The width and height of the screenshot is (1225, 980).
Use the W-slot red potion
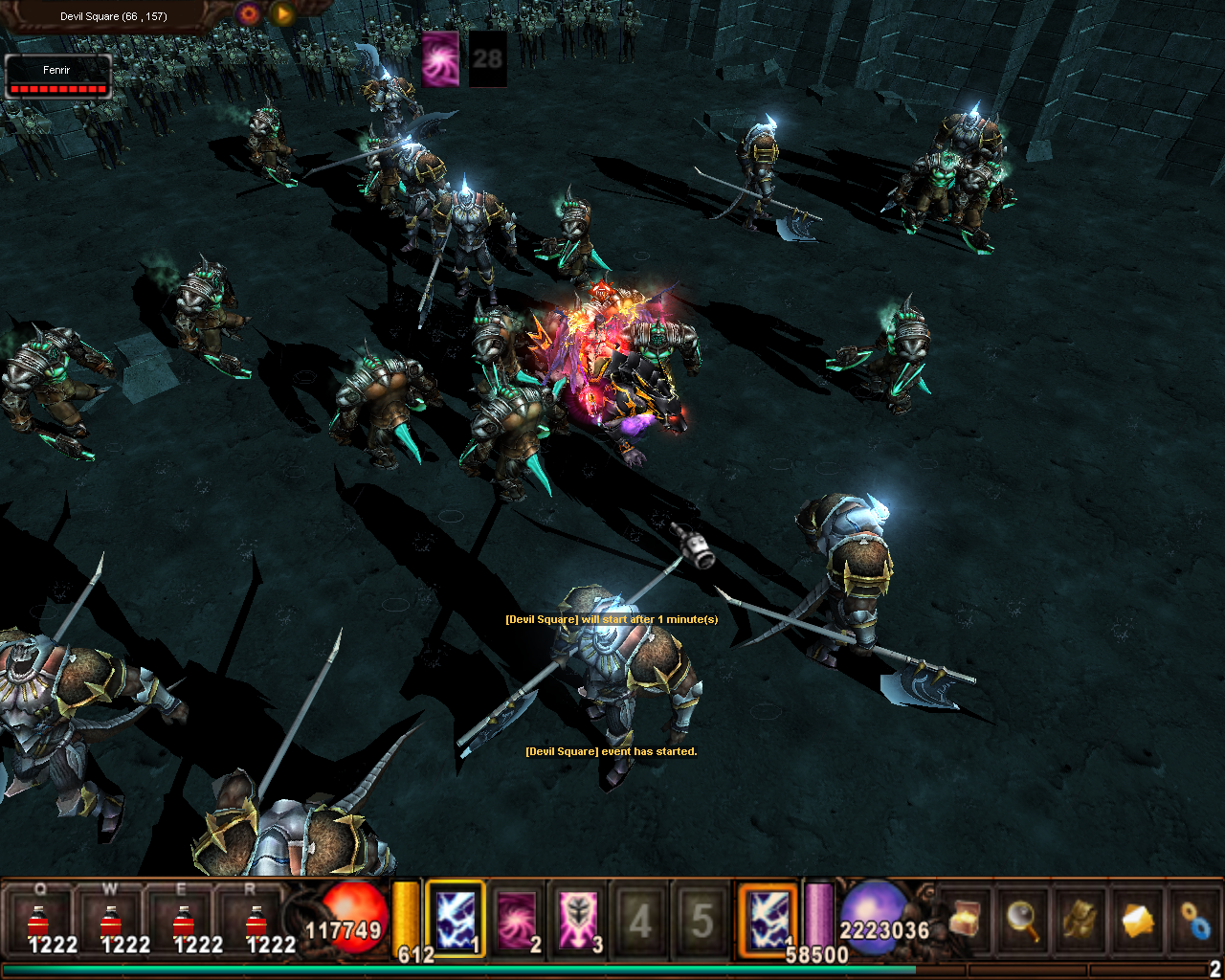click(111, 923)
